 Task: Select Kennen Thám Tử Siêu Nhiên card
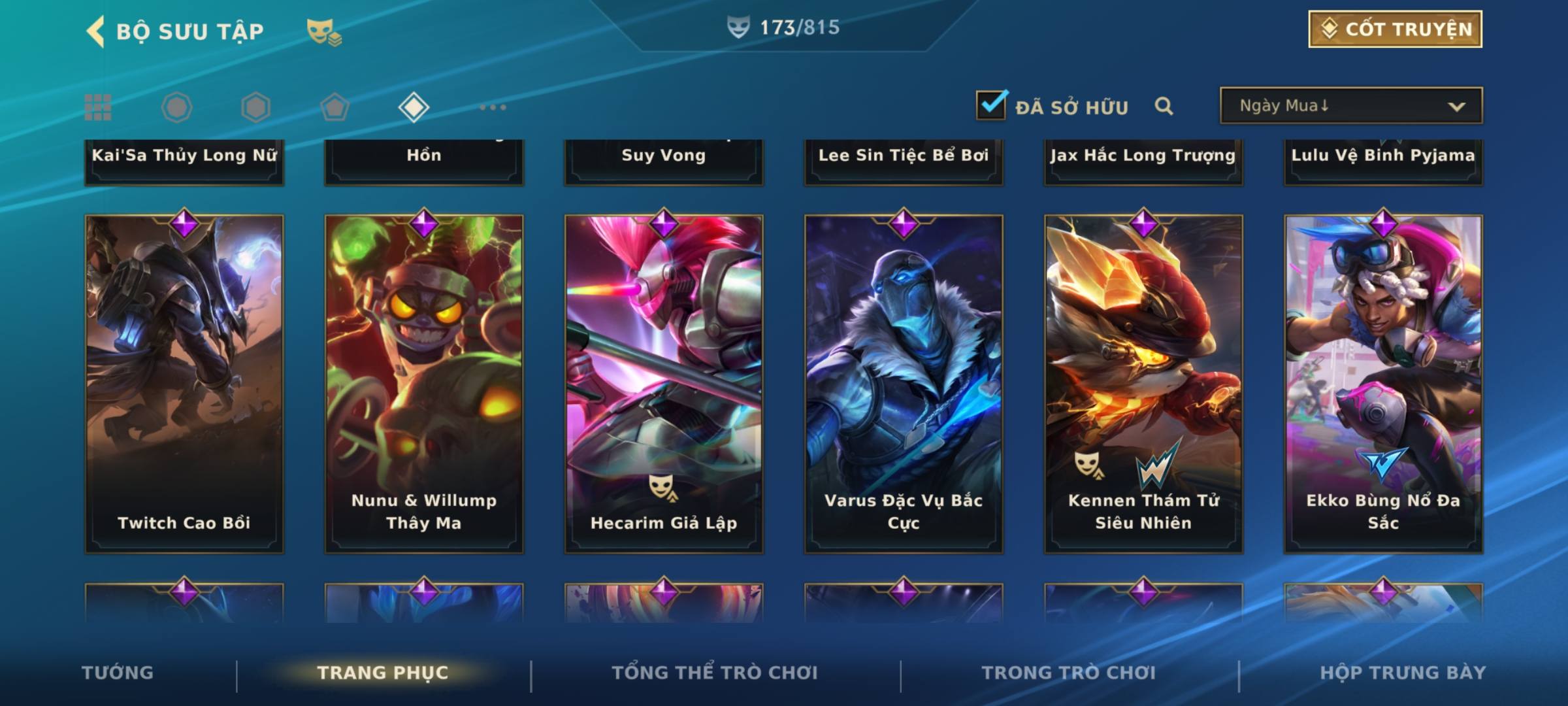(1143, 384)
